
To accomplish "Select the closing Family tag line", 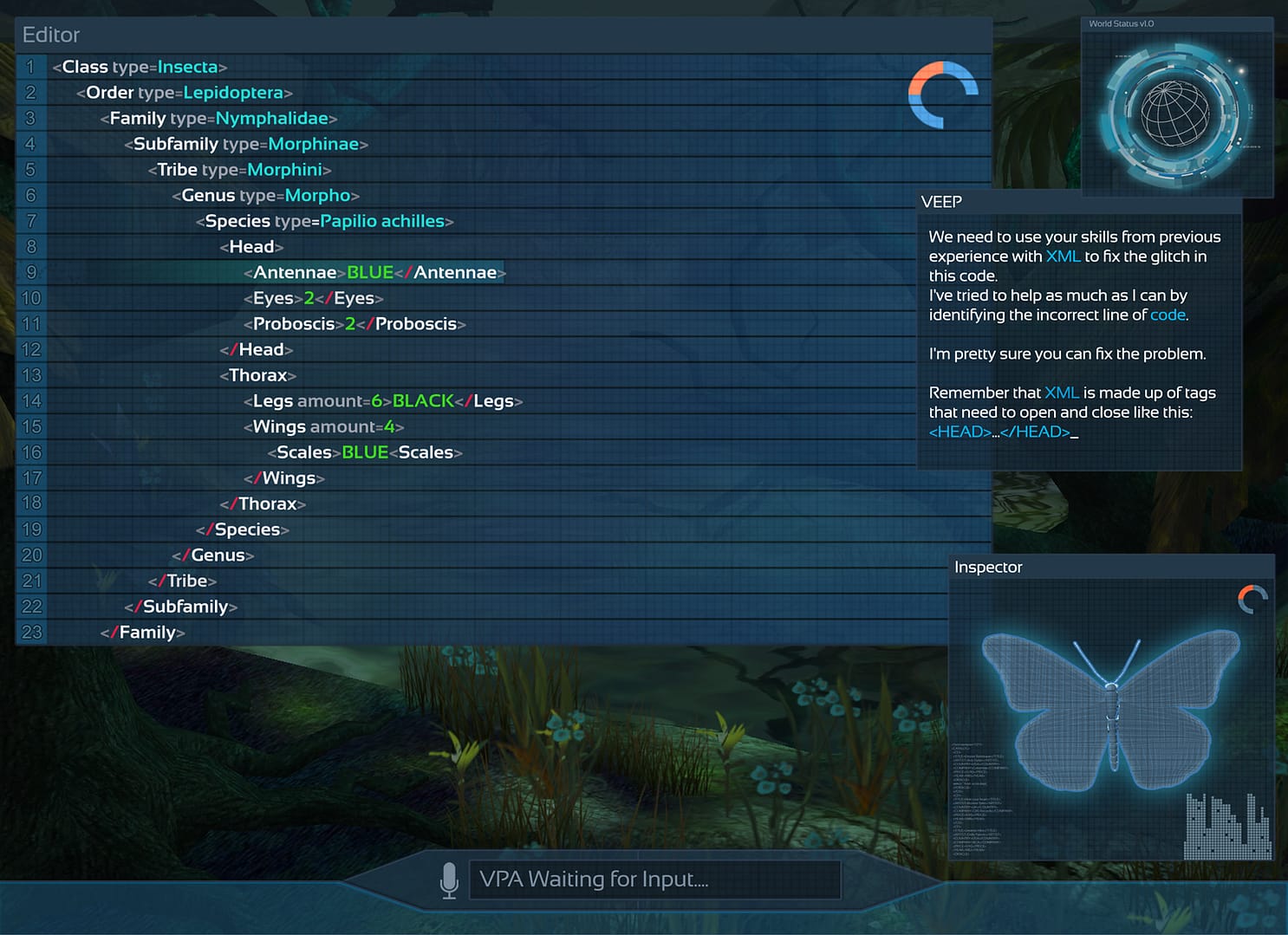I will tap(142, 633).
